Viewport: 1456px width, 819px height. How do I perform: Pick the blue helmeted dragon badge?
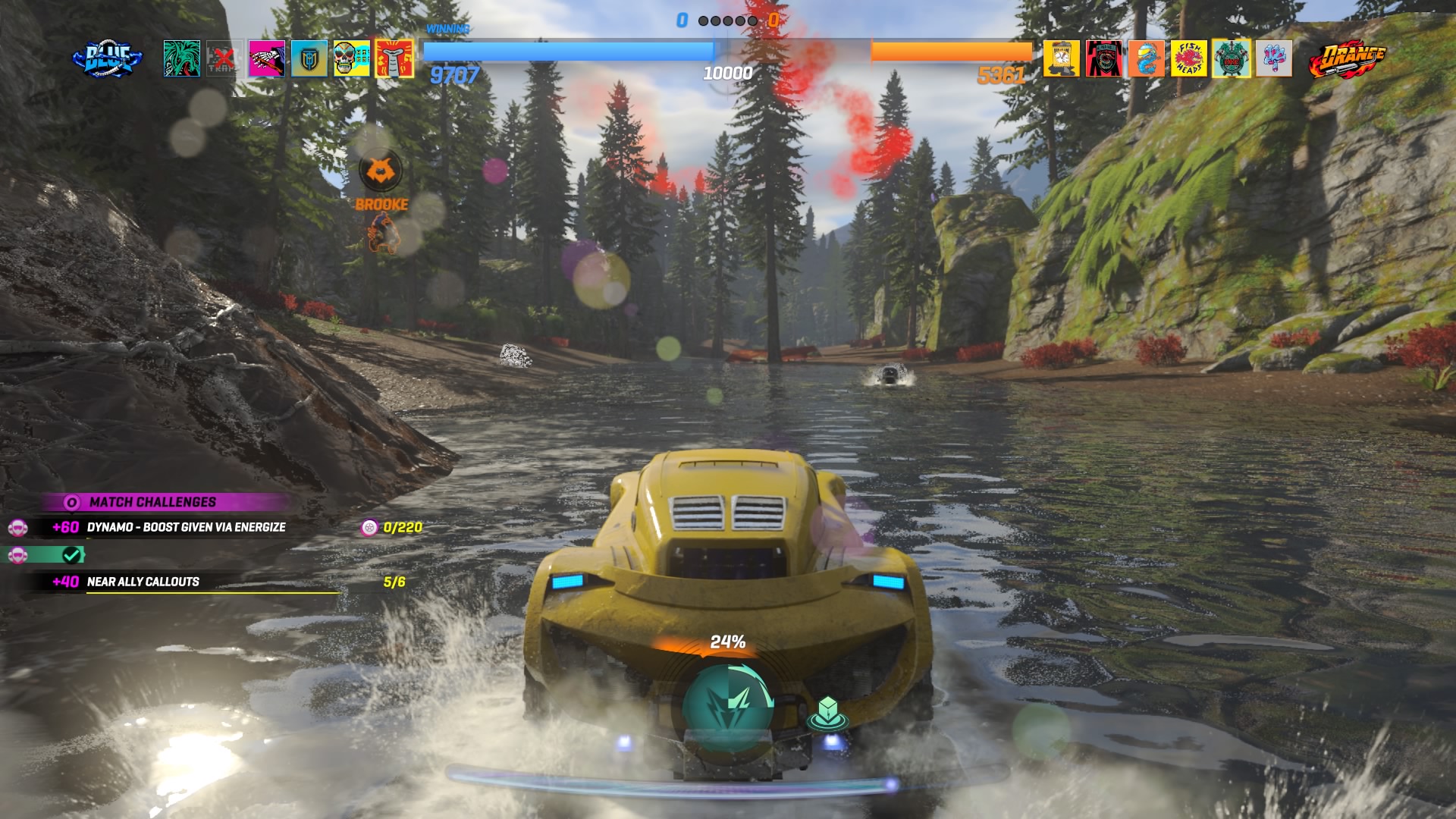point(1146,58)
